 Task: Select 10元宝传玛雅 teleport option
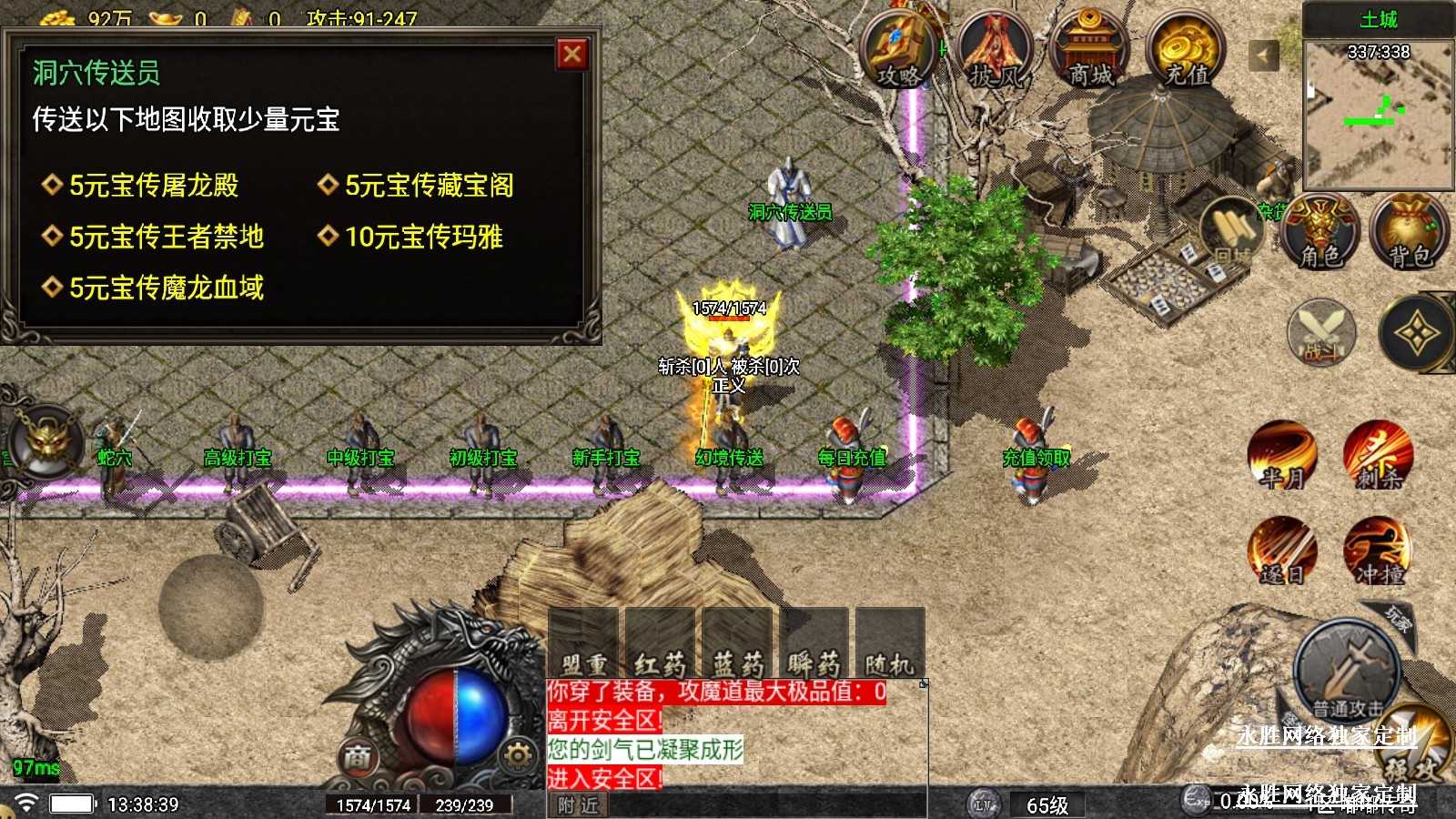(x=423, y=237)
